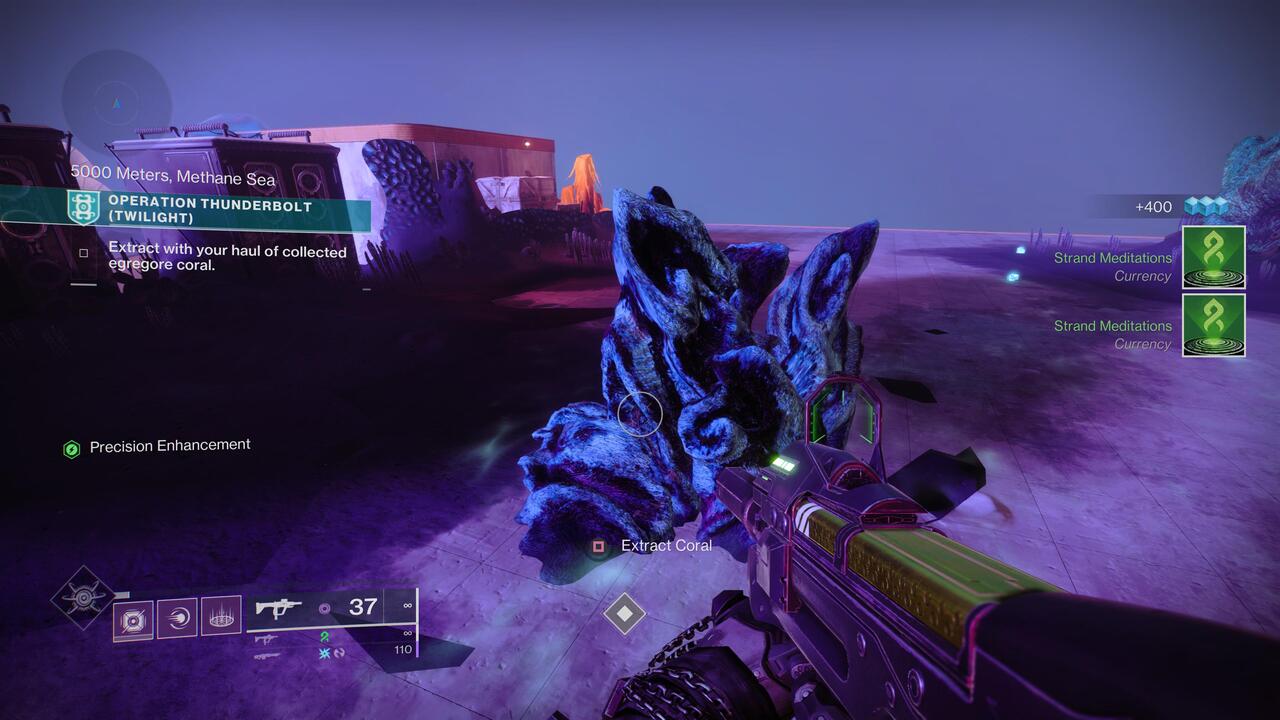
Task: Activate the Void super ability diamond icon
Action: [83, 597]
